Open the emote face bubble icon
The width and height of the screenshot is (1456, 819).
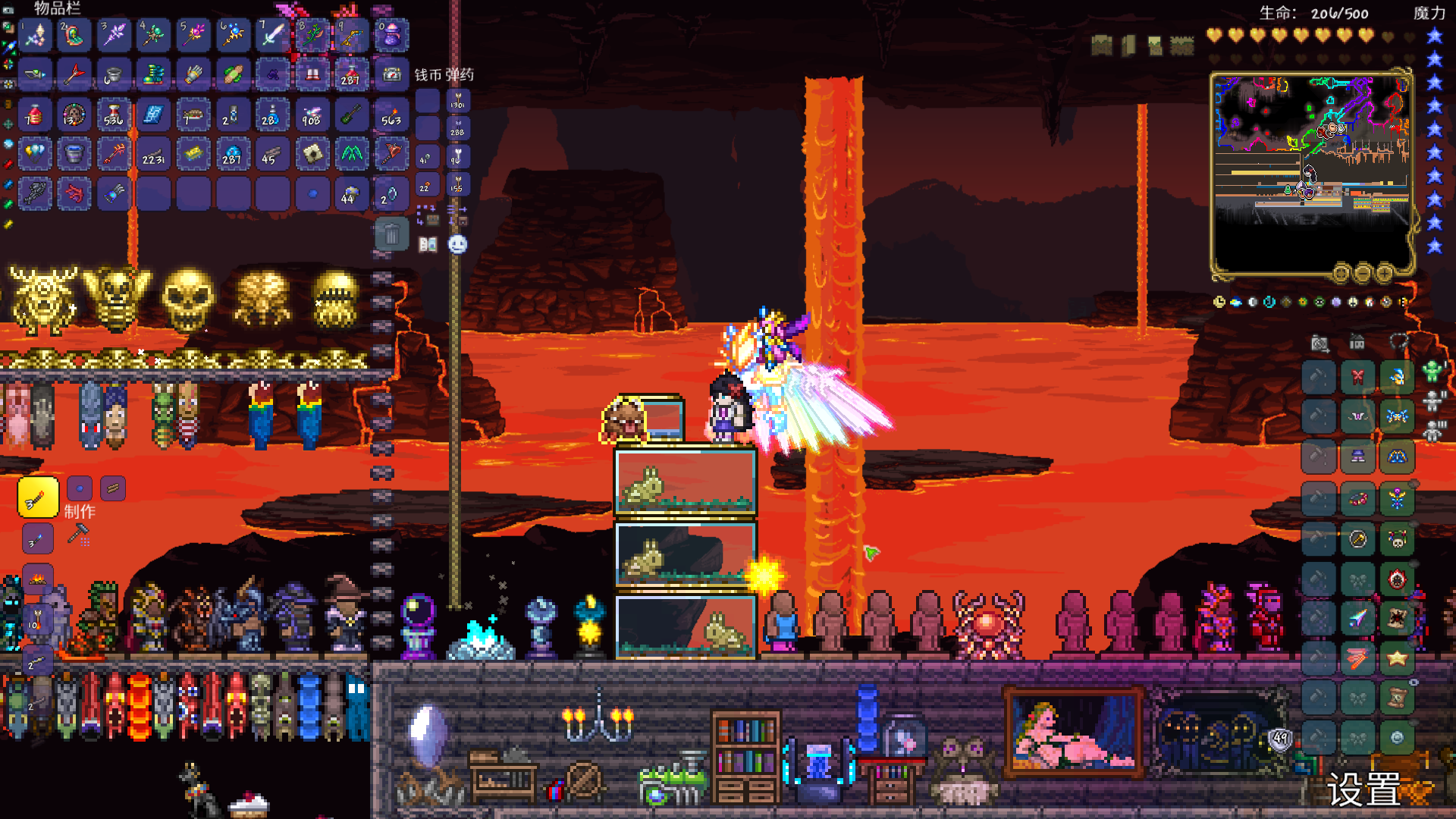457,244
